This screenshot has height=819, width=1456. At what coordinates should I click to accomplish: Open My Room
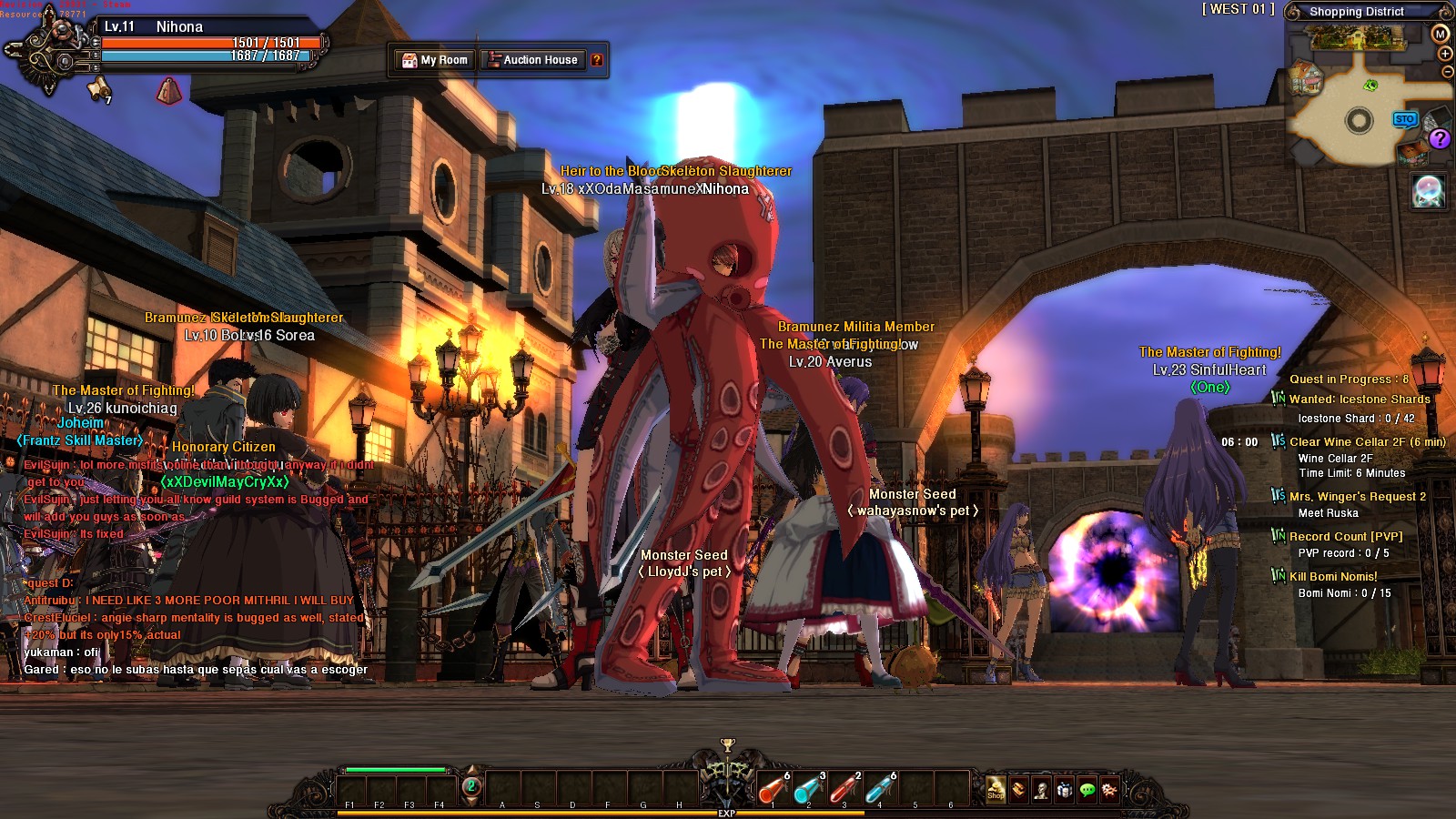pyautogui.click(x=436, y=60)
